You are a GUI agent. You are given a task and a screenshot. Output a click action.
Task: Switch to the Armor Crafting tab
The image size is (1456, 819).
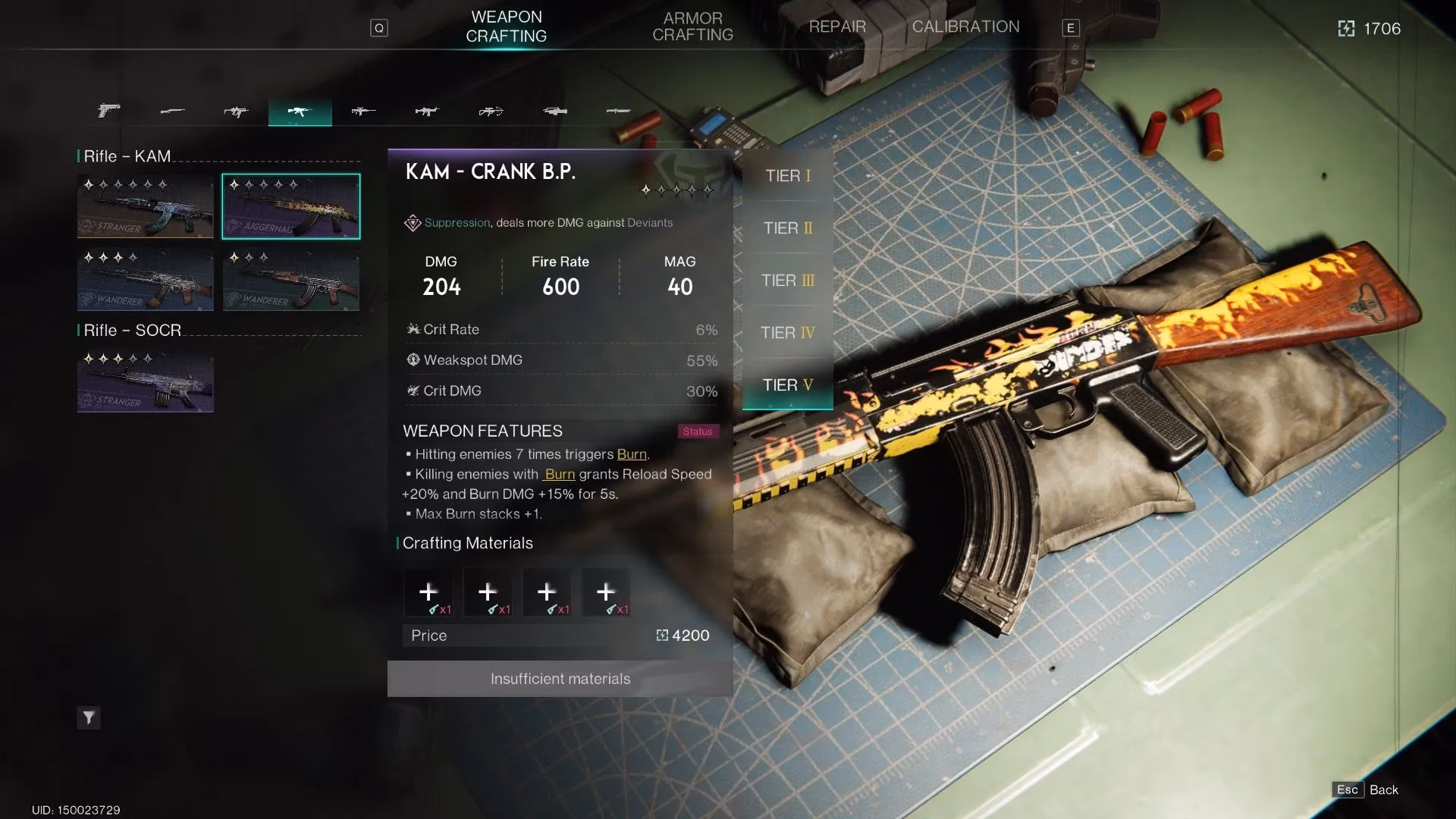pos(692,27)
